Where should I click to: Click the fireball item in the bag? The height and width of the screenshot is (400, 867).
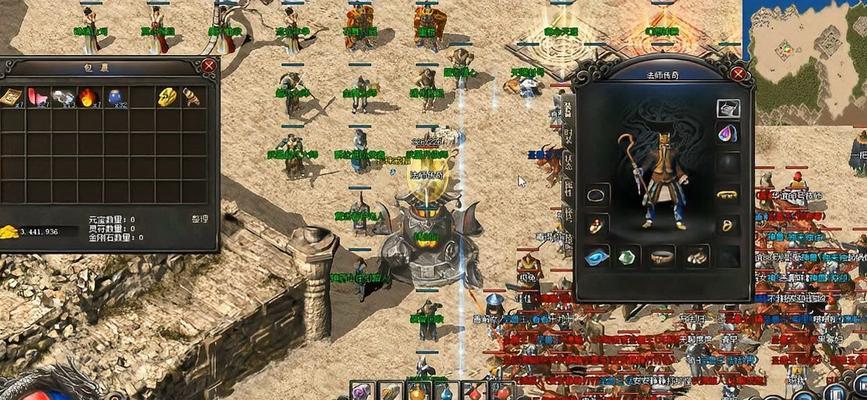tap(88, 97)
